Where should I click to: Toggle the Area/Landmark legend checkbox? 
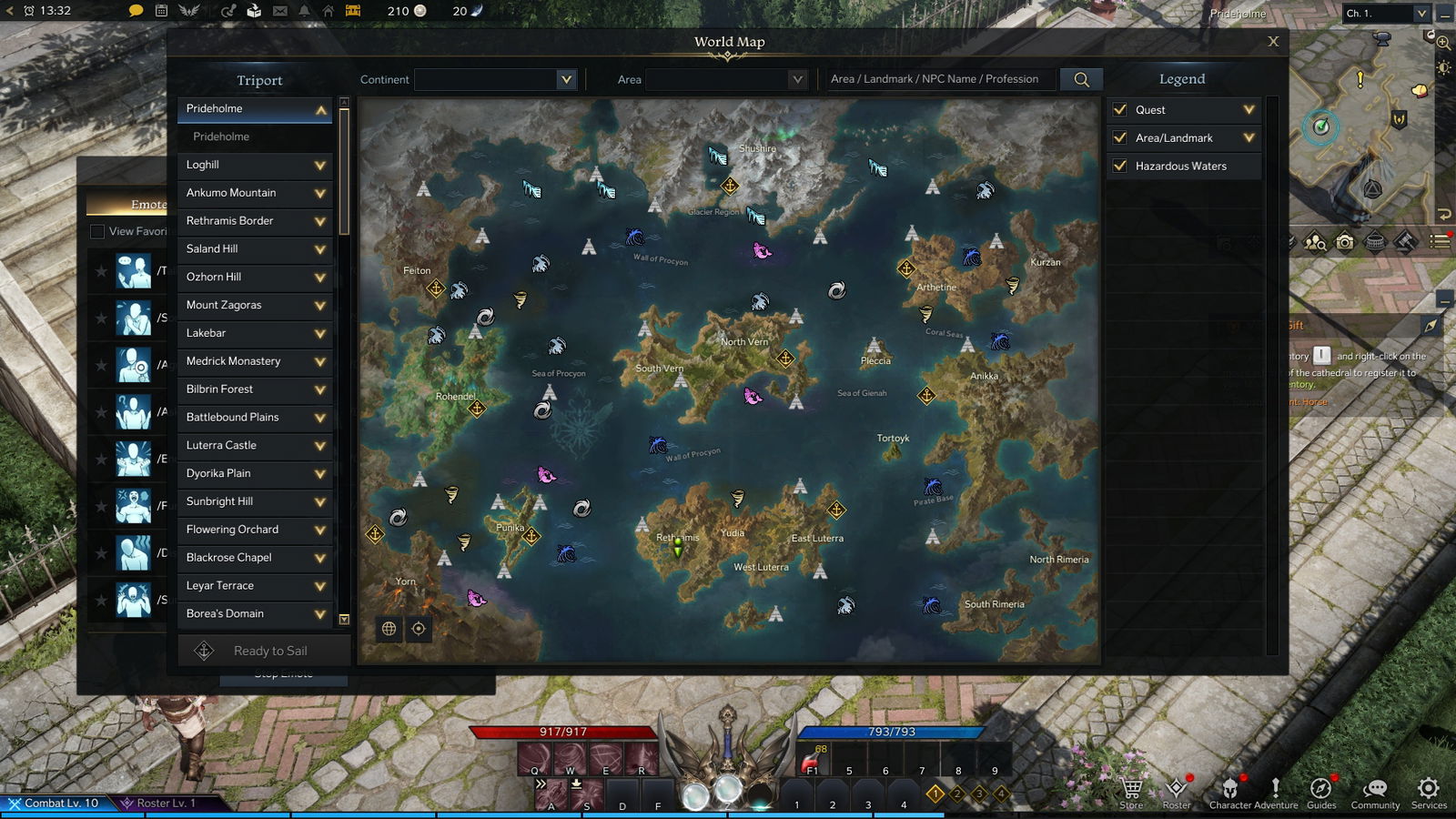pos(1120,137)
